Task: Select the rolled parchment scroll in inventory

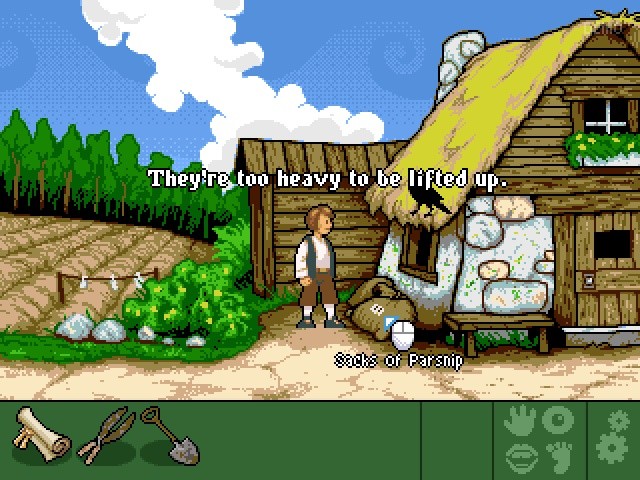Action: pyautogui.click(x=42, y=435)
